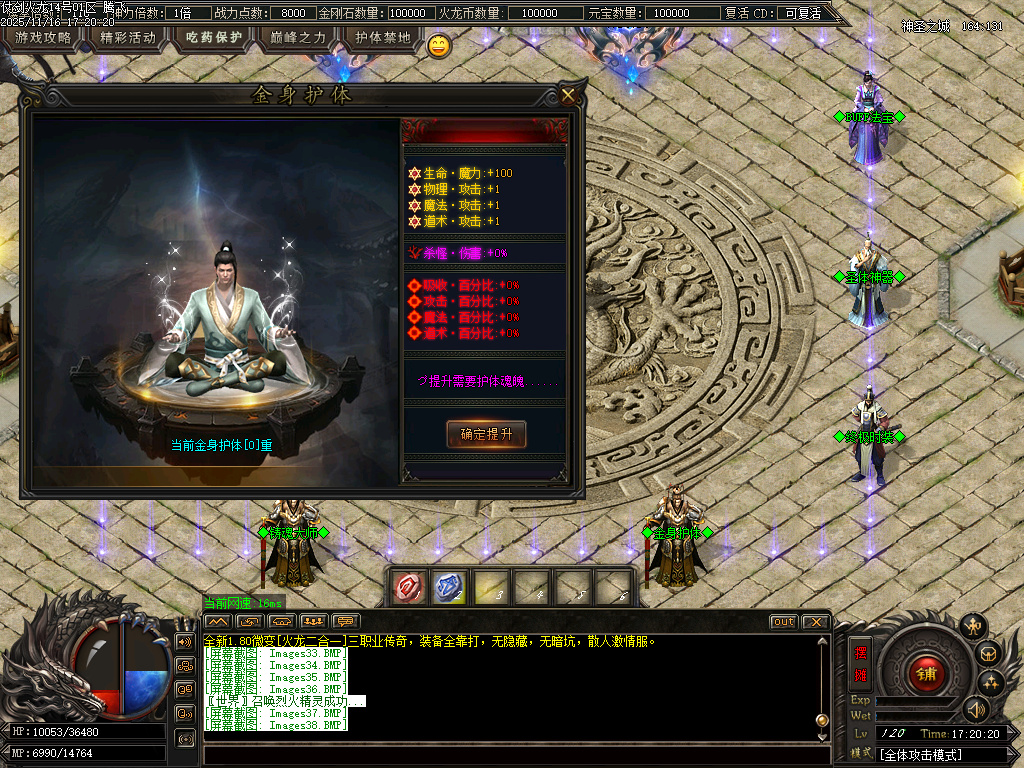Screen dimensions: 1024x768
Task: Use the blue gem in hotbar slot 2
Action: 449,587
